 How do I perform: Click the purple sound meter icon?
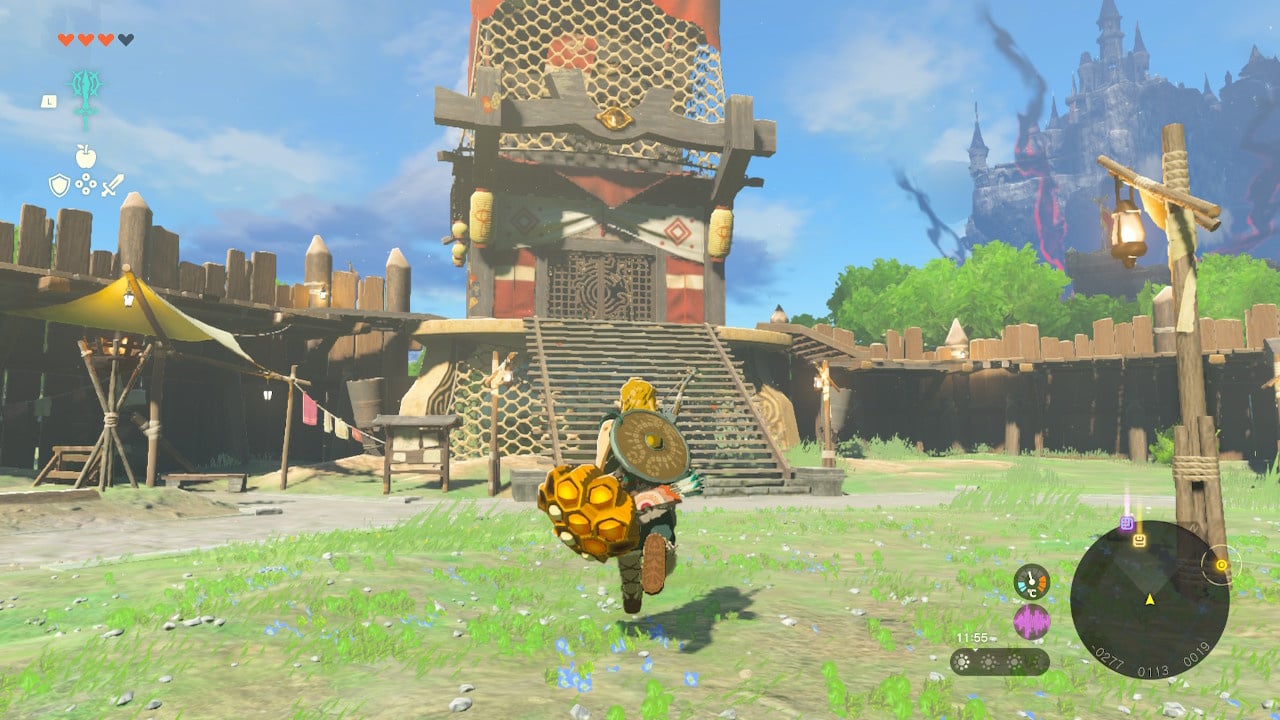[1031, 622]
